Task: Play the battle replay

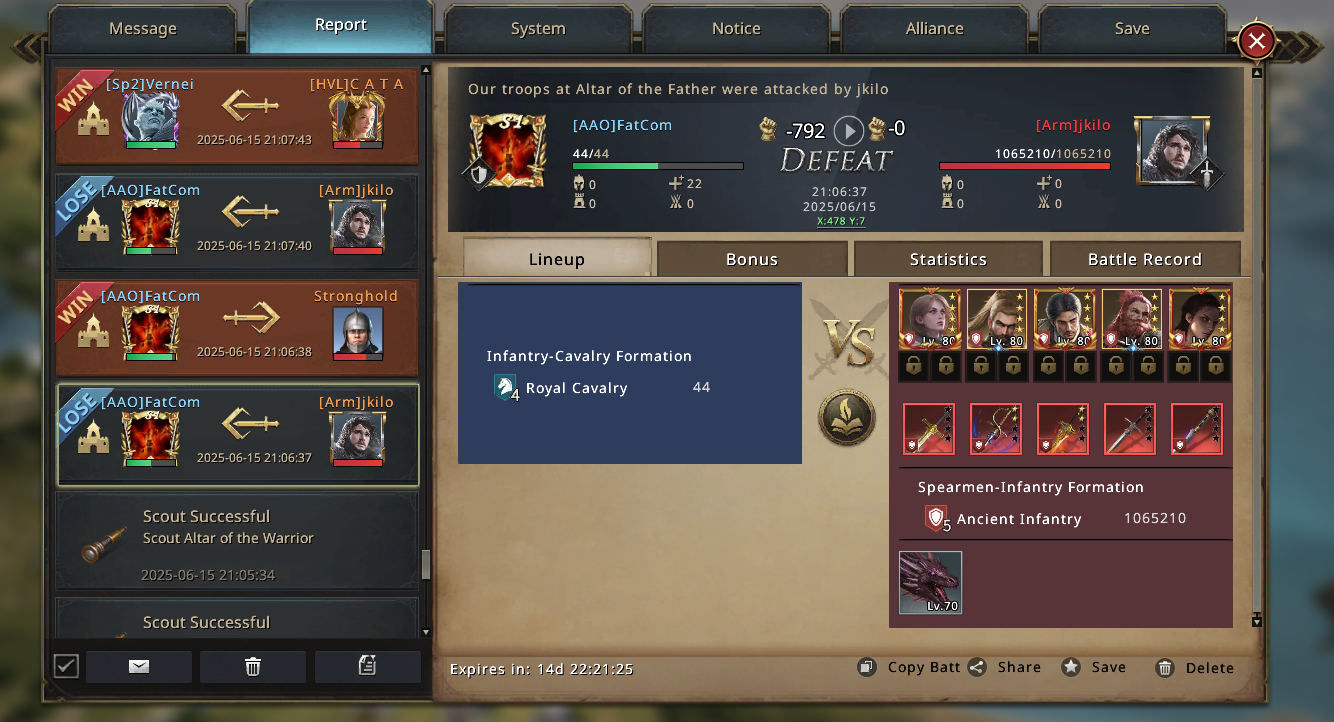Action: click(848, 130)
